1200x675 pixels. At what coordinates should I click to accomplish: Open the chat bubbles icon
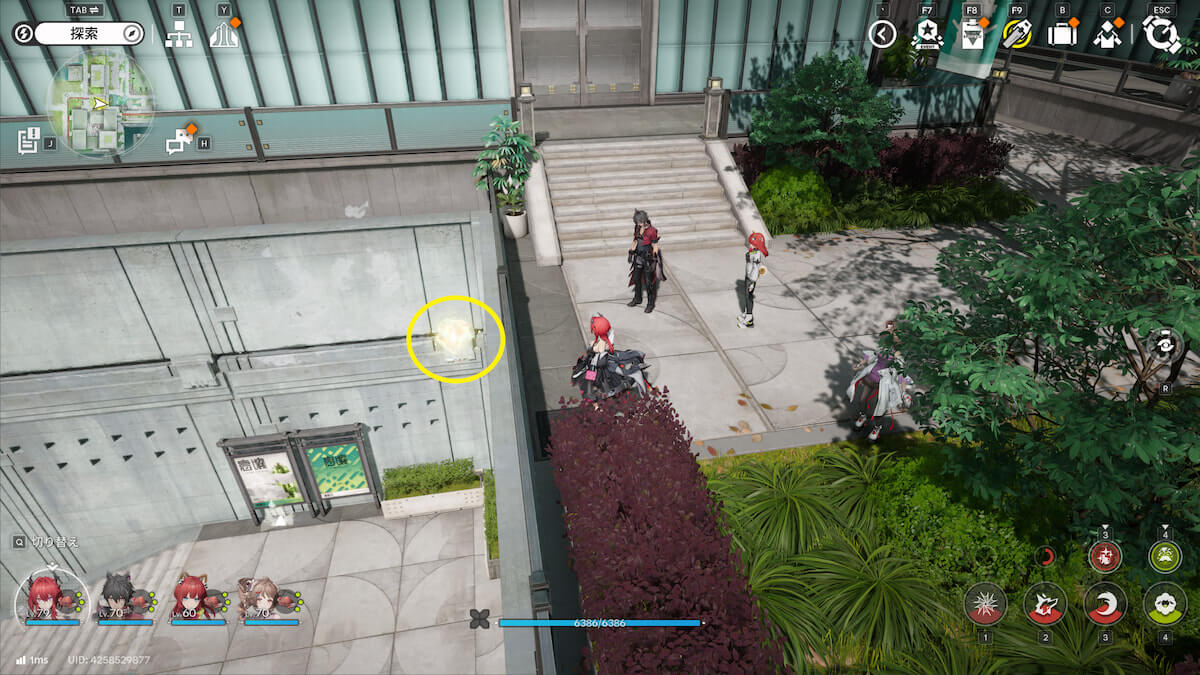click(180, 142)
